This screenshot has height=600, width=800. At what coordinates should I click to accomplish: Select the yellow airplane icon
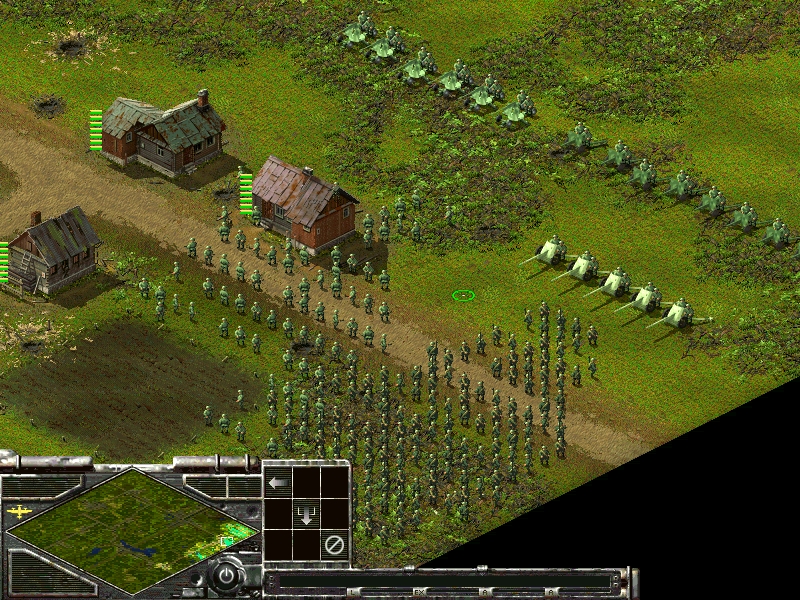(x=19, y=512)
